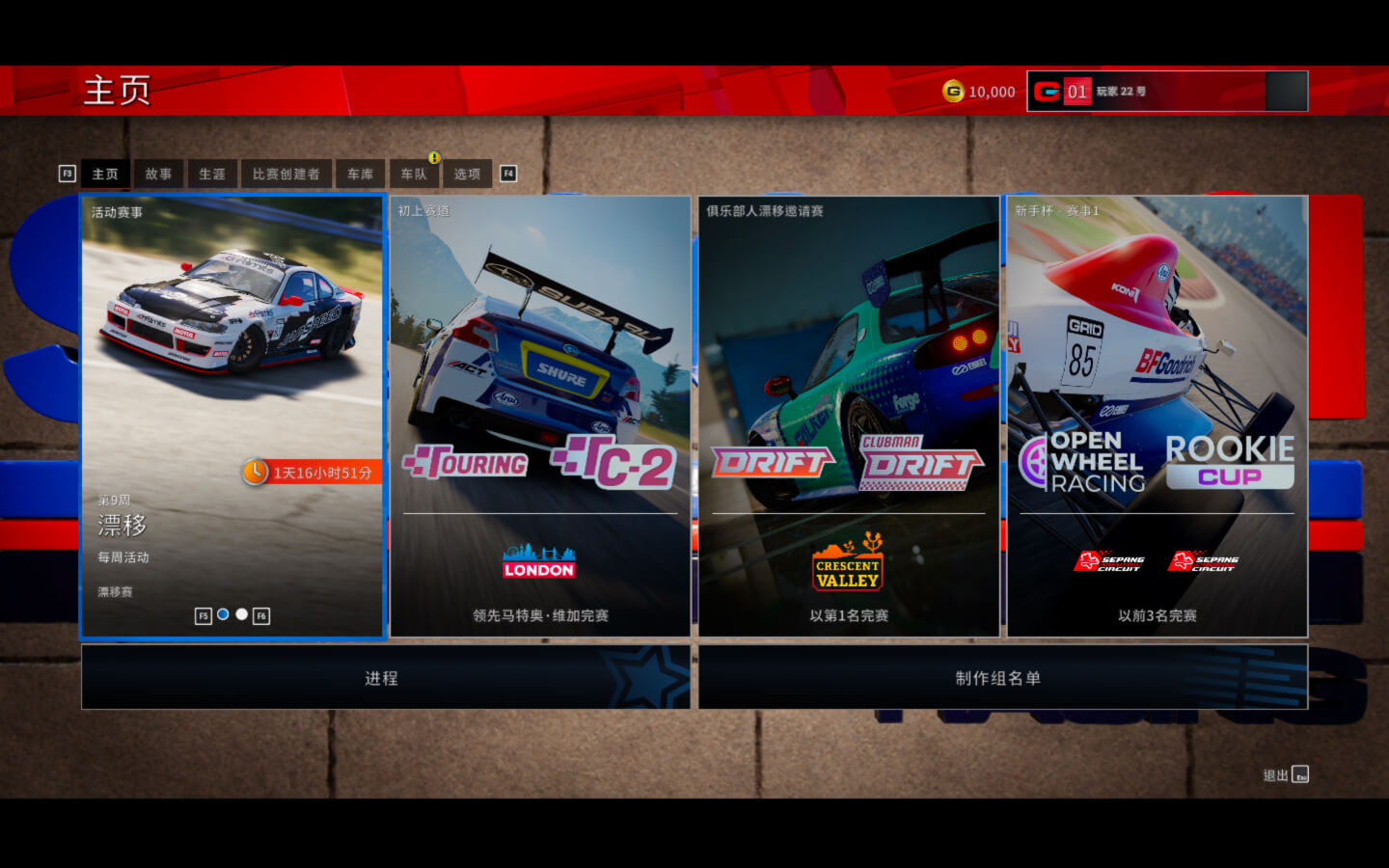
Task: Switch to the 选项 tab
Action: (467, 174)
